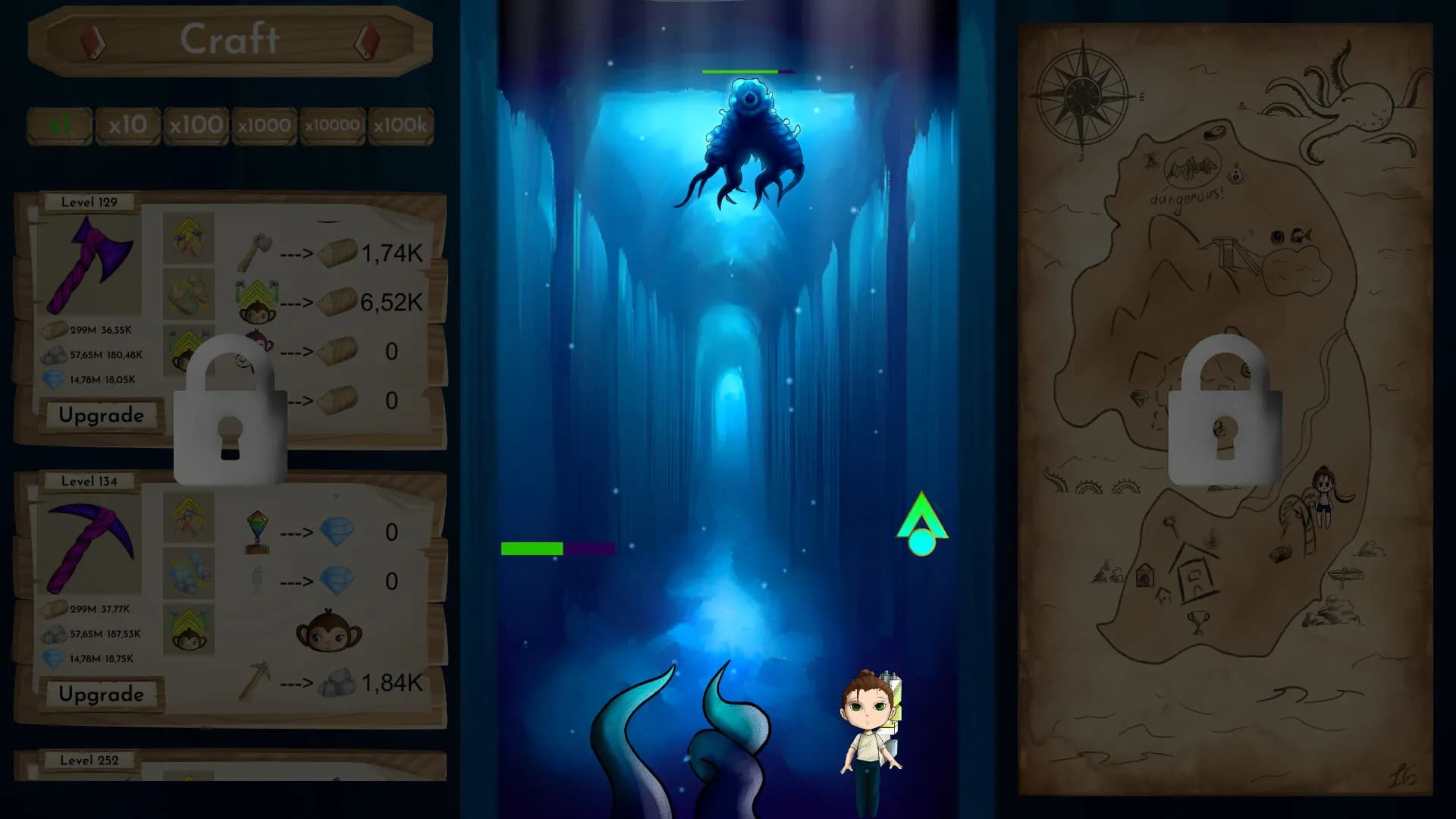This screenshot has height=819, width=1456.
Task: Click the rainbow kite trophy icon
Action: pos(256,529)
